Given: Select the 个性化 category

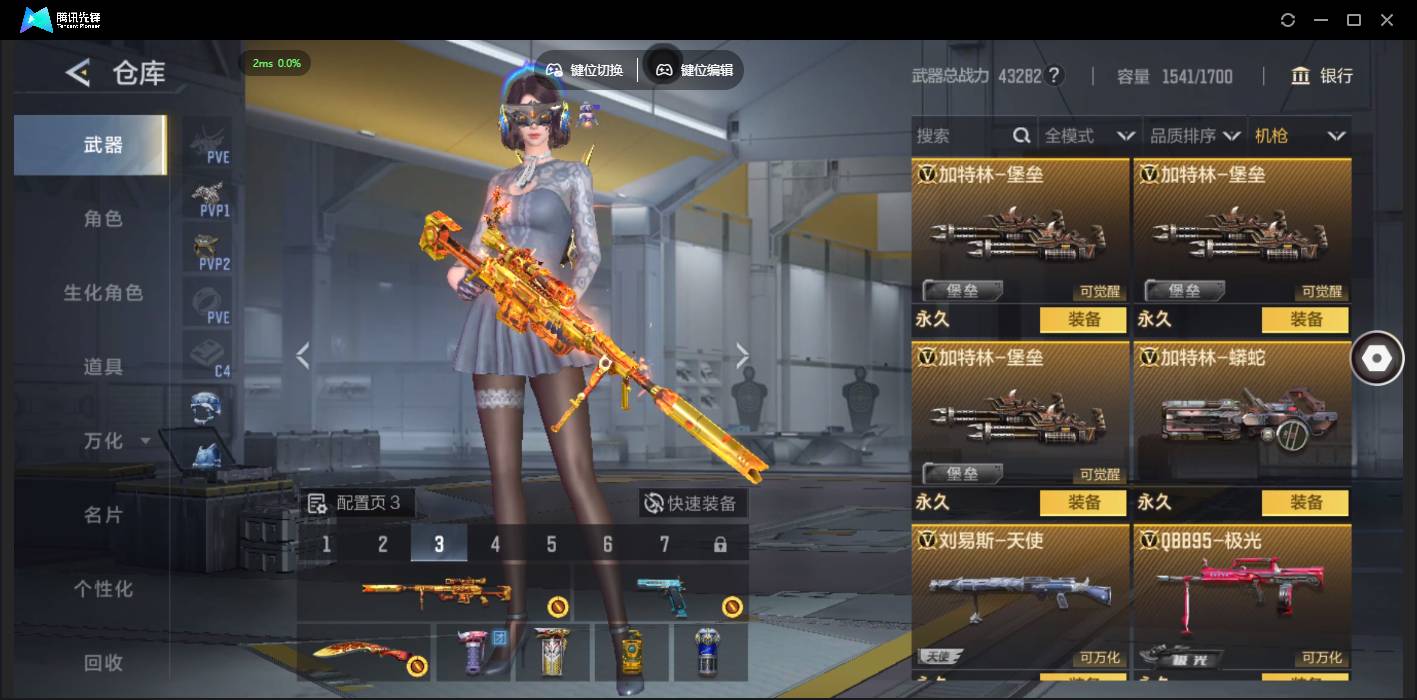Looking at the screenshot, I should click(103, 589).
